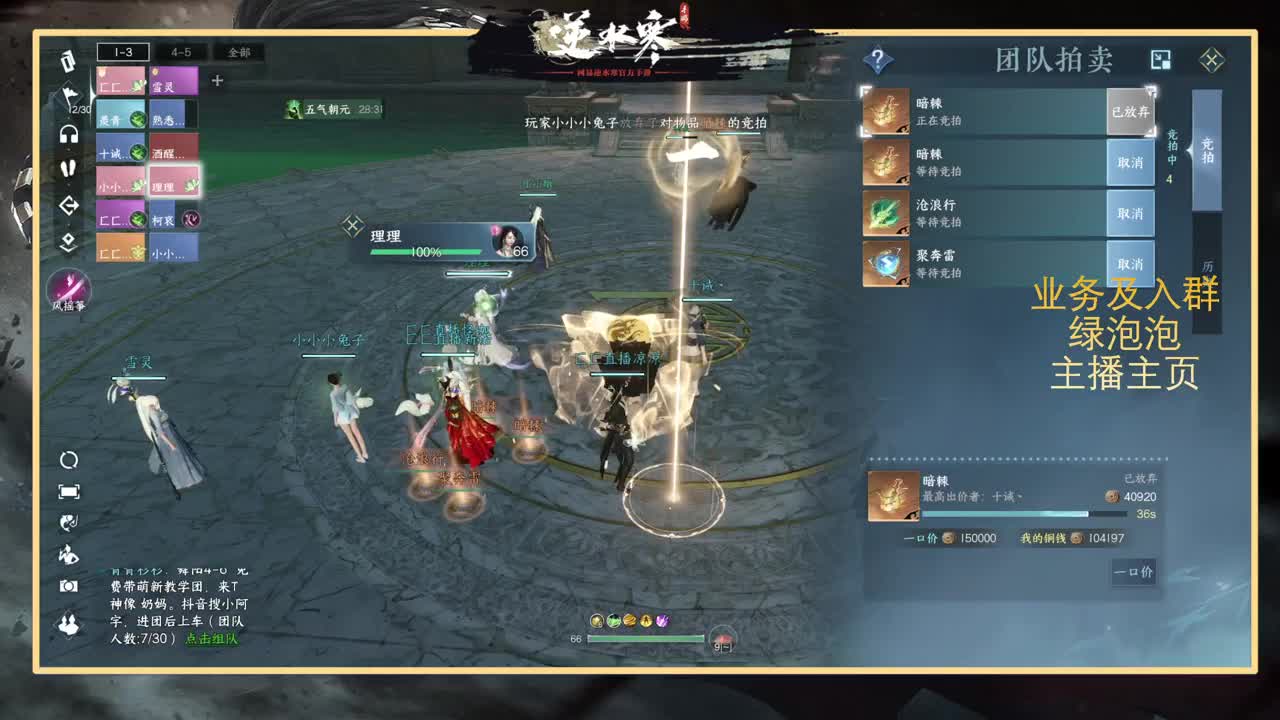This screenshot has width=1280, height=720.
Task: Click the exit arrow icon in the left sidebar
Action: point(68,203)
